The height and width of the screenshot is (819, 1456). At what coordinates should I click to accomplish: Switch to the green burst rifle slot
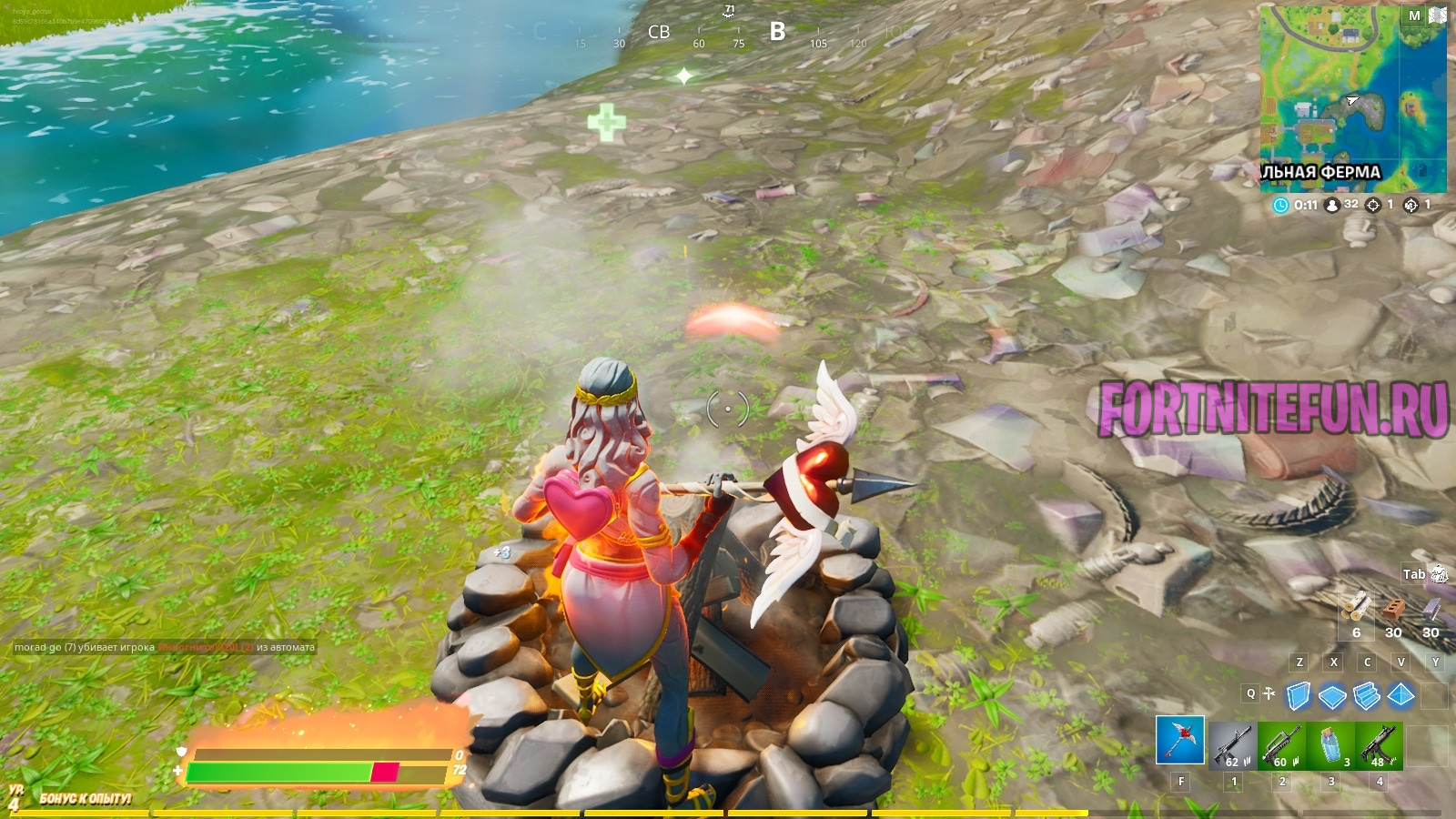coord(1281,746)
